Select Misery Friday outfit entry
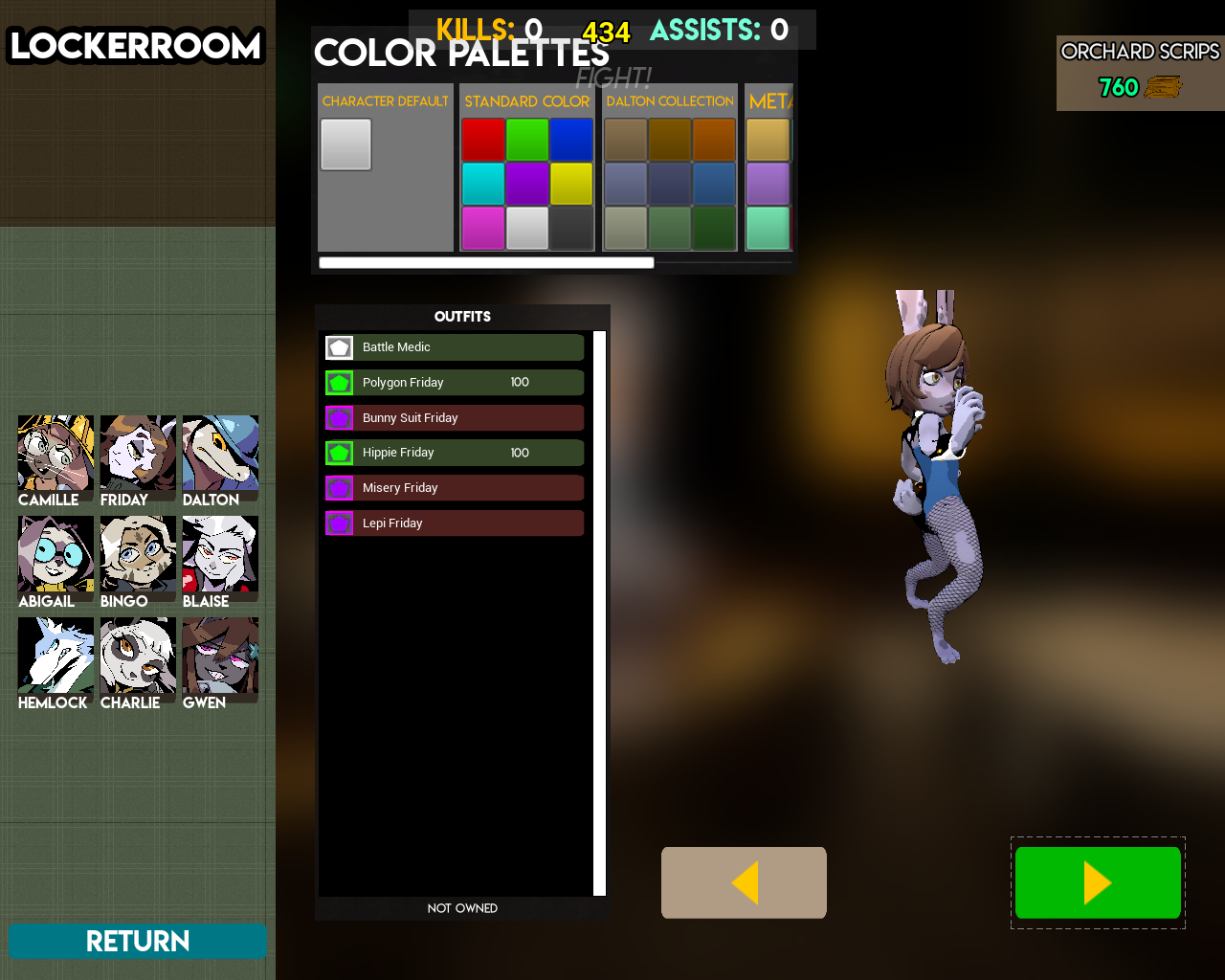1225x980 pixels. 454,488
